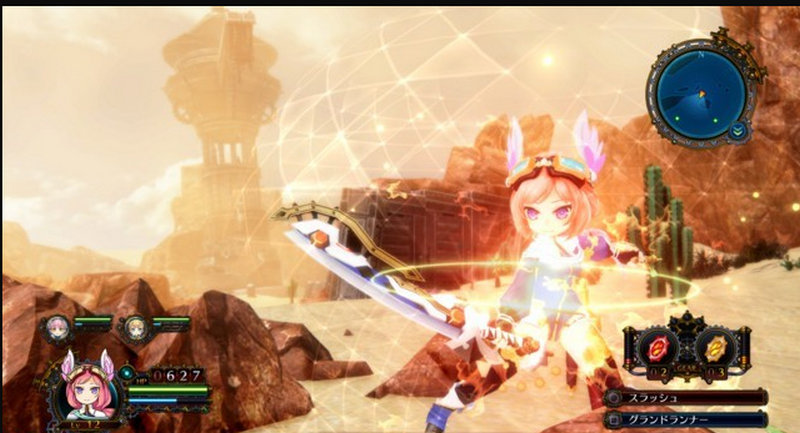
Task: Click the minimap's double-chevron down button
Action: coord(737,131)
